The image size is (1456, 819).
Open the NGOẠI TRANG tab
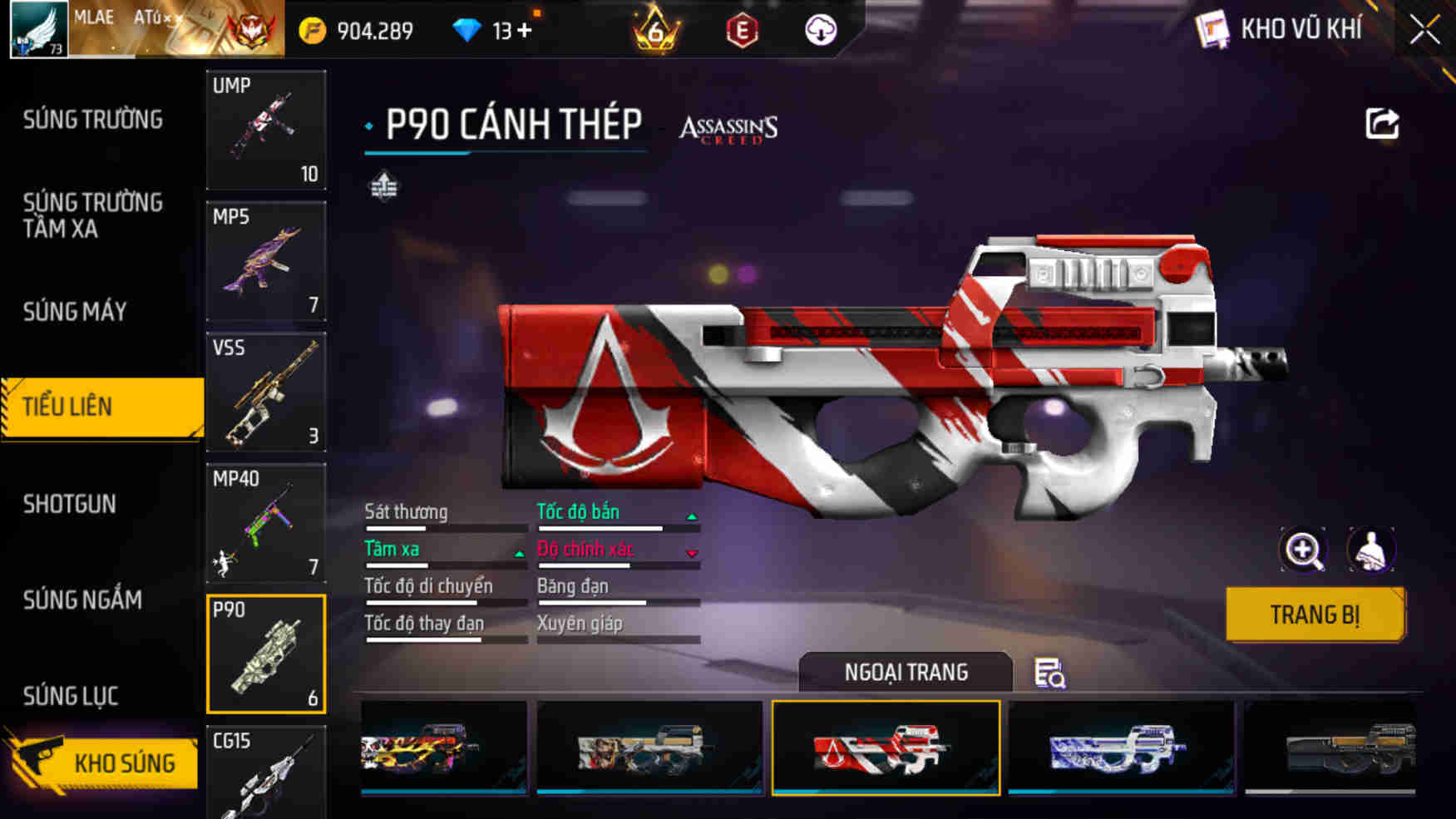[x=906, y=672]
